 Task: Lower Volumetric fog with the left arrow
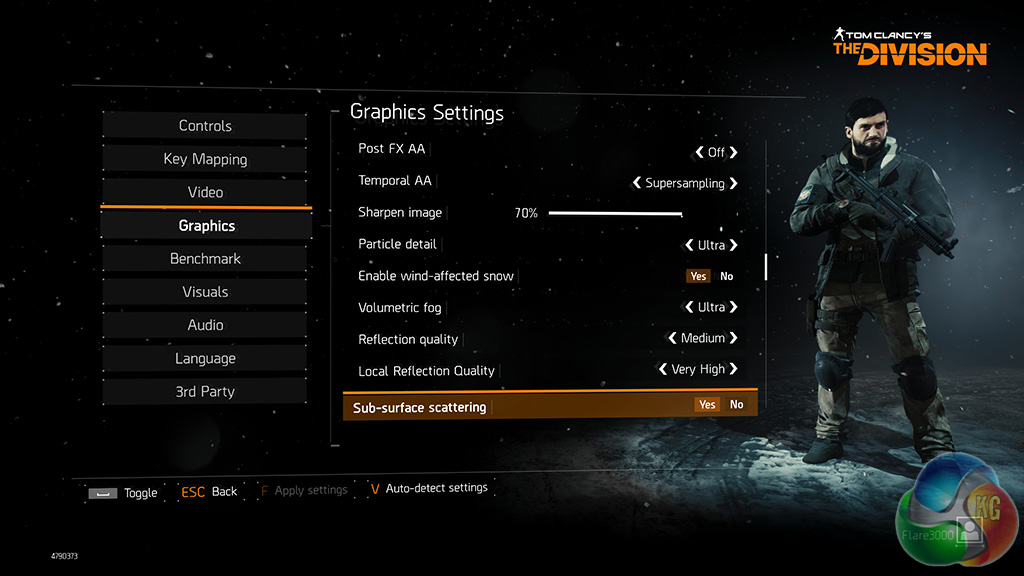click(x=688, y=307)
